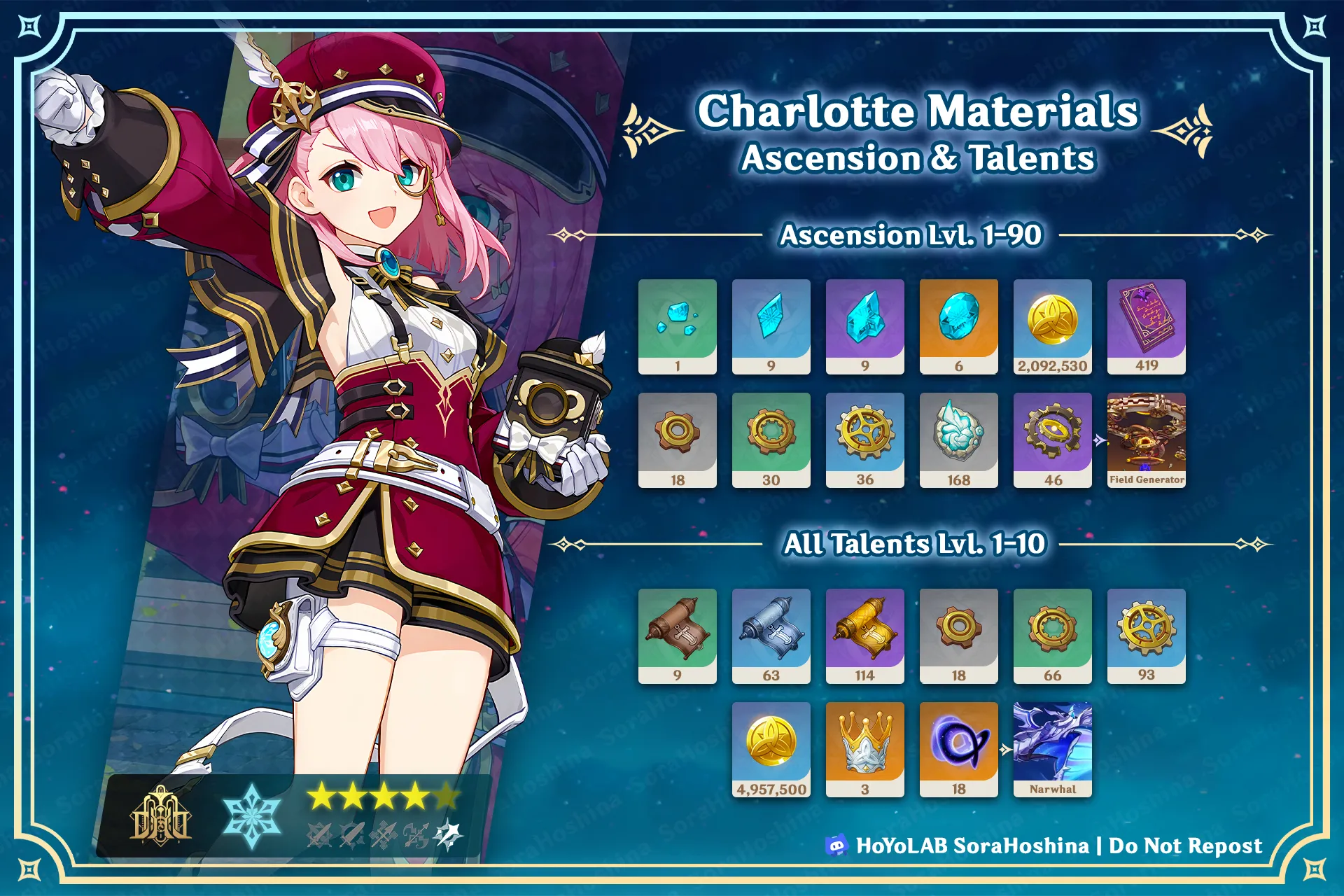Choose the Mechanical Spur Gear tile showing 30
The height and width of the screenshot is (896, 1344).
771,440
